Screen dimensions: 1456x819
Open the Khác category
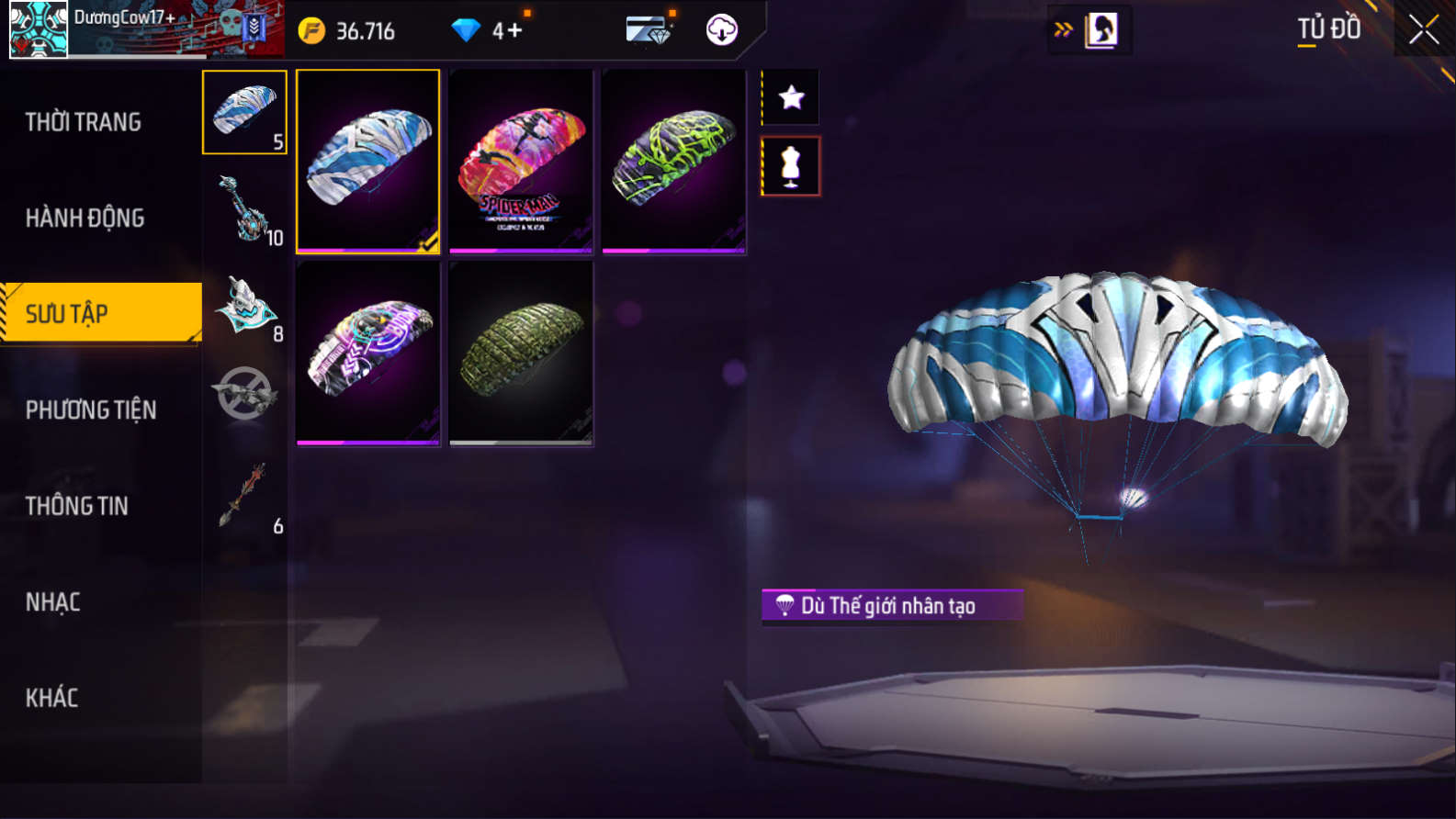click(x=52, y=698)
